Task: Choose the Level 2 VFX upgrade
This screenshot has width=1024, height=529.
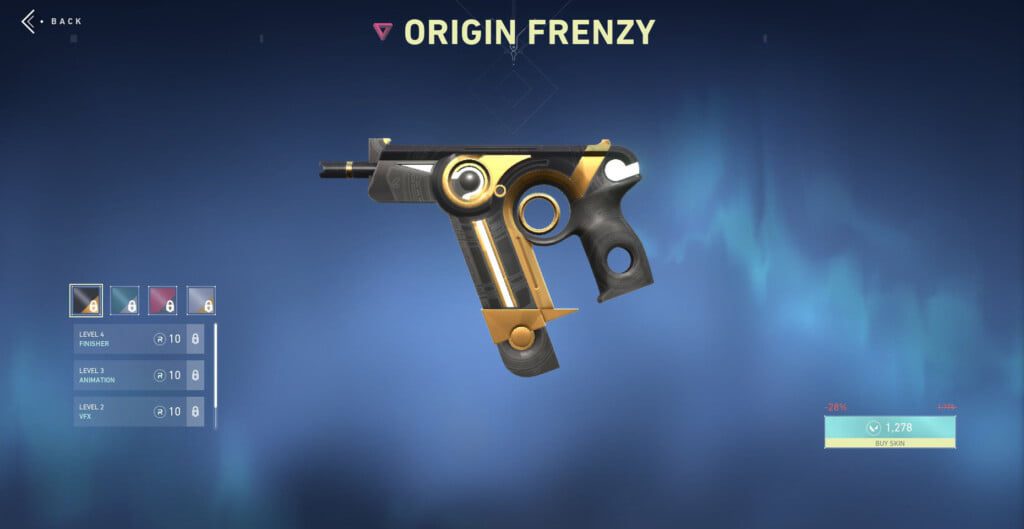Action: click(x=138, y=411)
